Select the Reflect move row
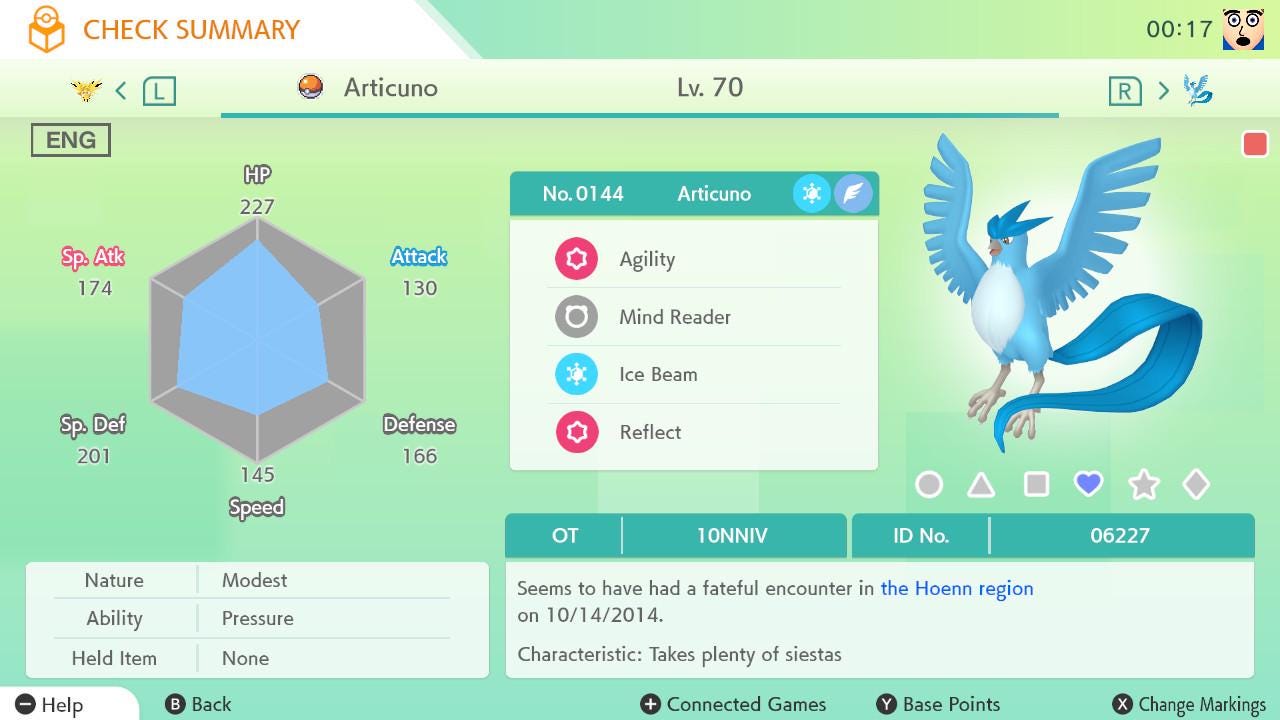This screenshot has height=720, width=1280. 693,432
